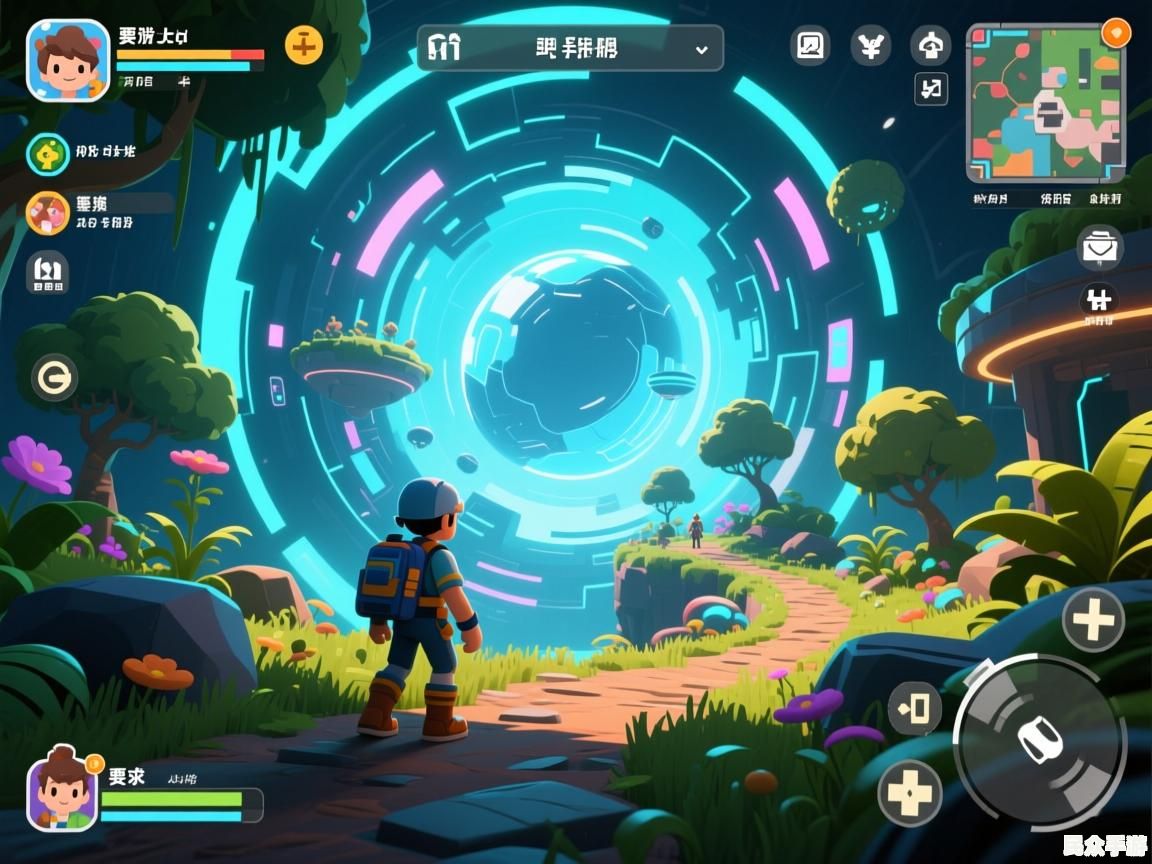Tap the round G button

click(55, 377)
